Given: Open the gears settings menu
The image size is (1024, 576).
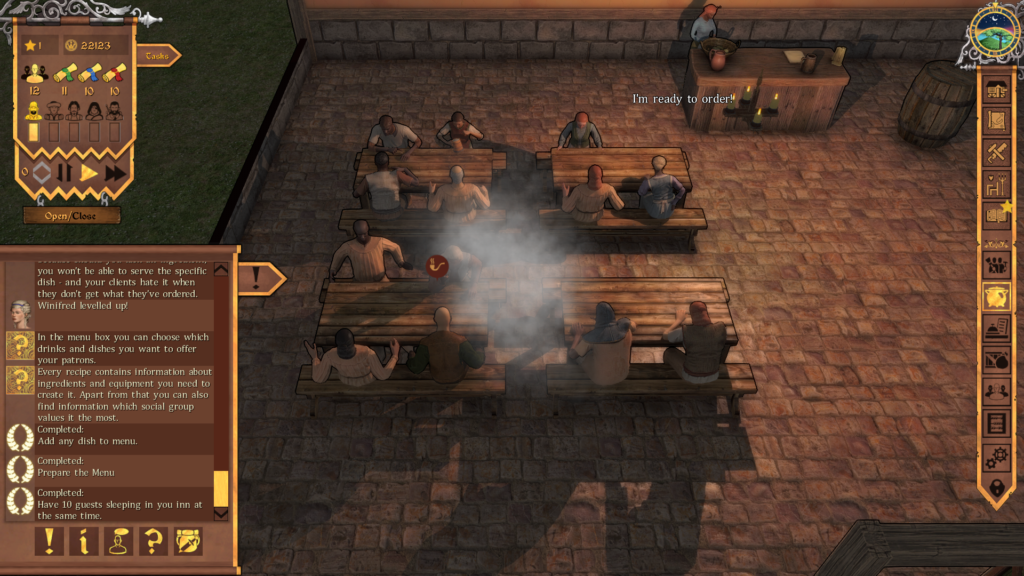Looking at the screenshot, I should click(x=996, y=457).
